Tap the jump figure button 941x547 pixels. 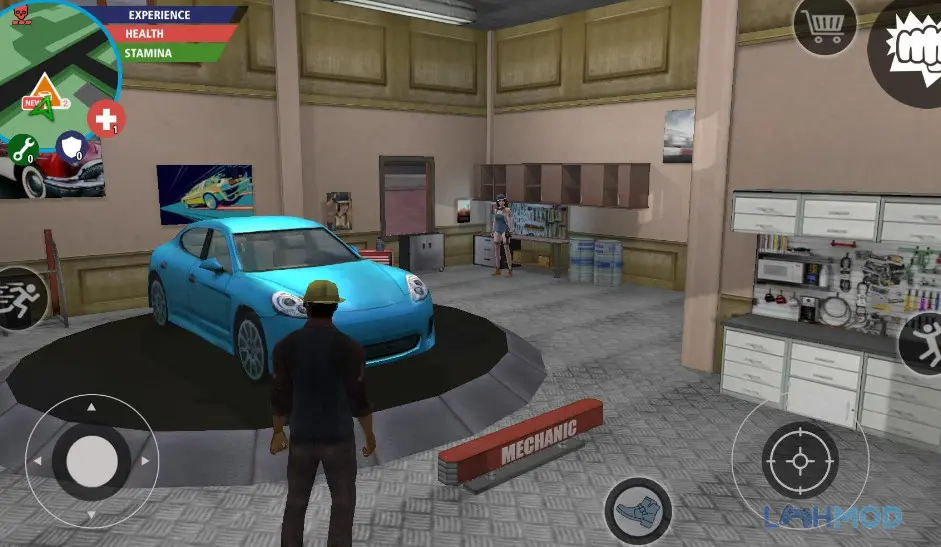(924, 342)
